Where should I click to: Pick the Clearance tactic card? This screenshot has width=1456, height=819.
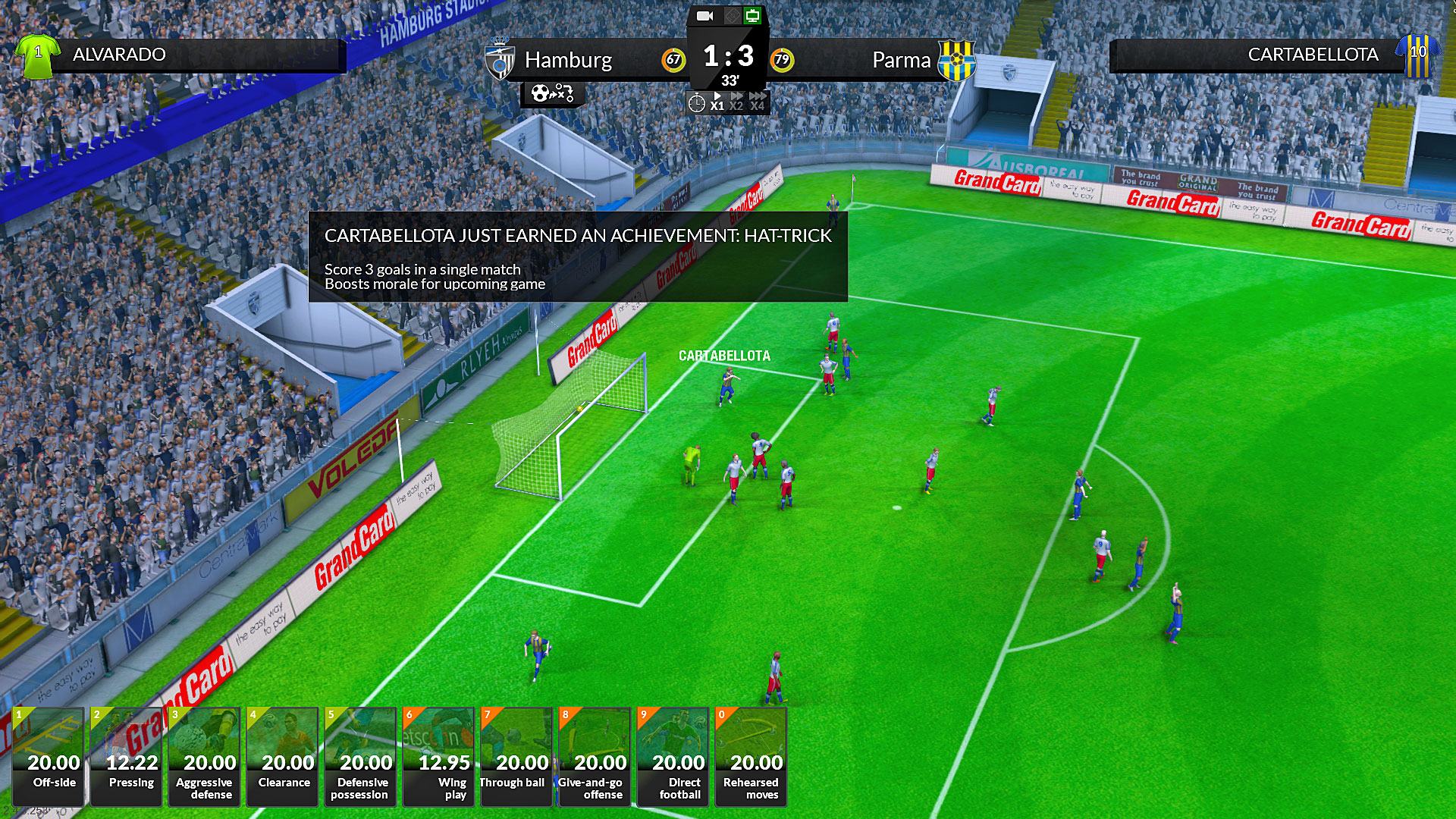point(283,756)
